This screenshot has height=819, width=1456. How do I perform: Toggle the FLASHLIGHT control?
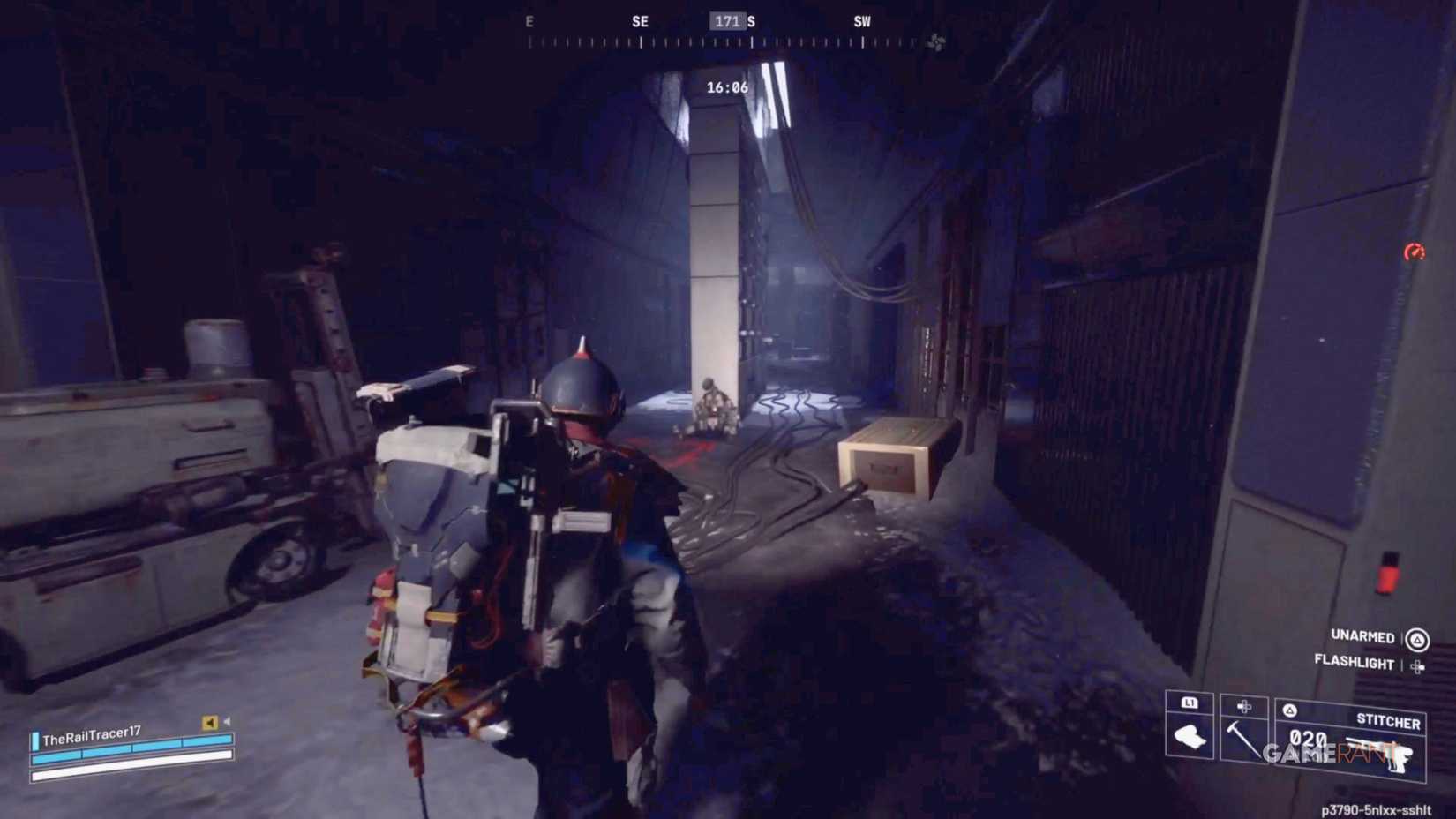(1353, 662)
